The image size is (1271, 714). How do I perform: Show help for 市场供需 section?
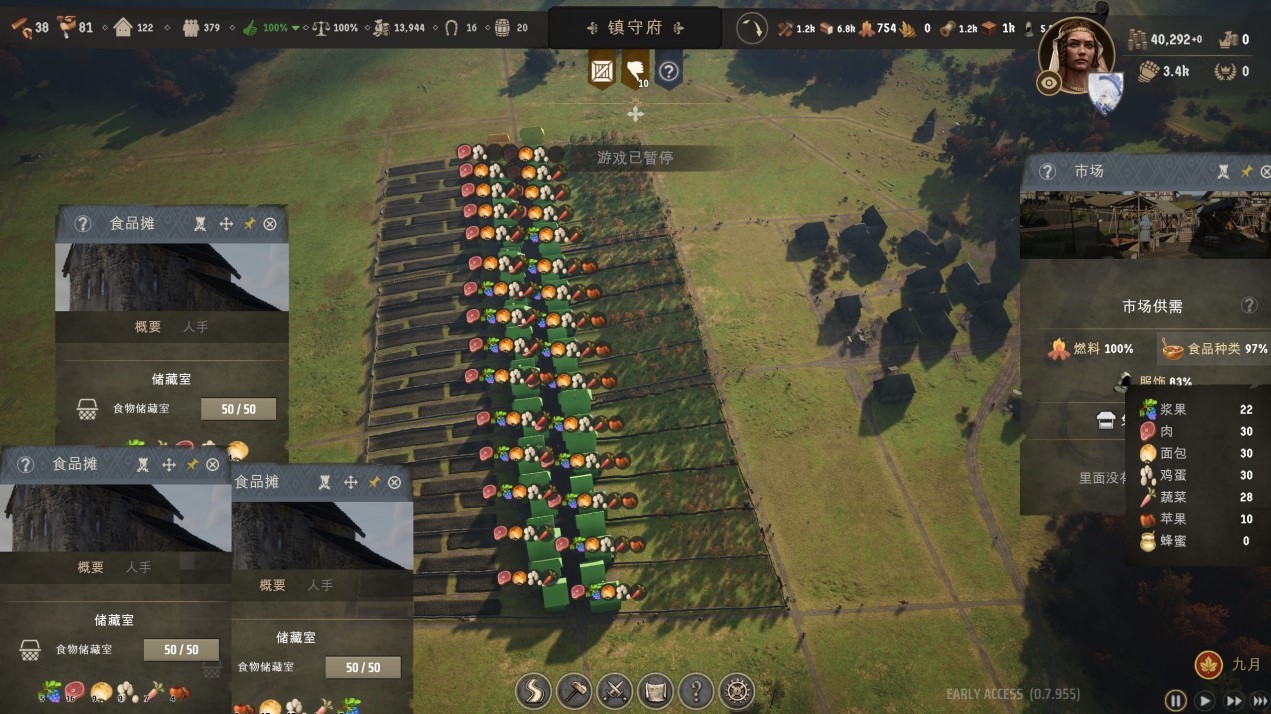point(1249,306)
